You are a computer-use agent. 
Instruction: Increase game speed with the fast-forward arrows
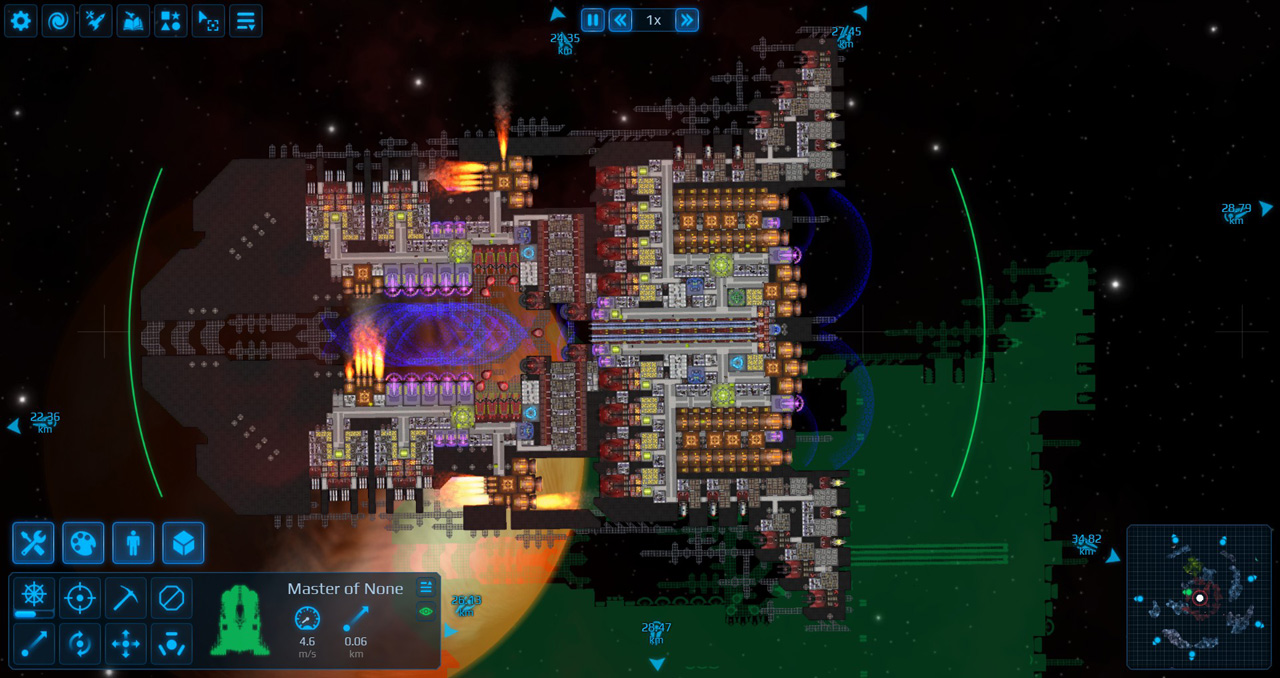pos(686,20)
